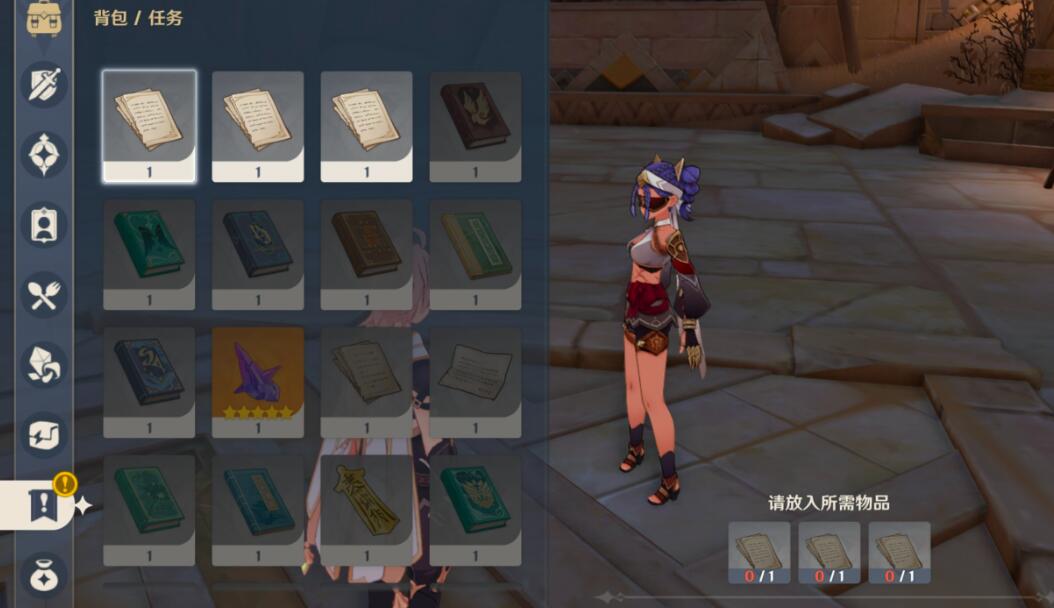Open the Weapons inventory tab

pos(44,84)
